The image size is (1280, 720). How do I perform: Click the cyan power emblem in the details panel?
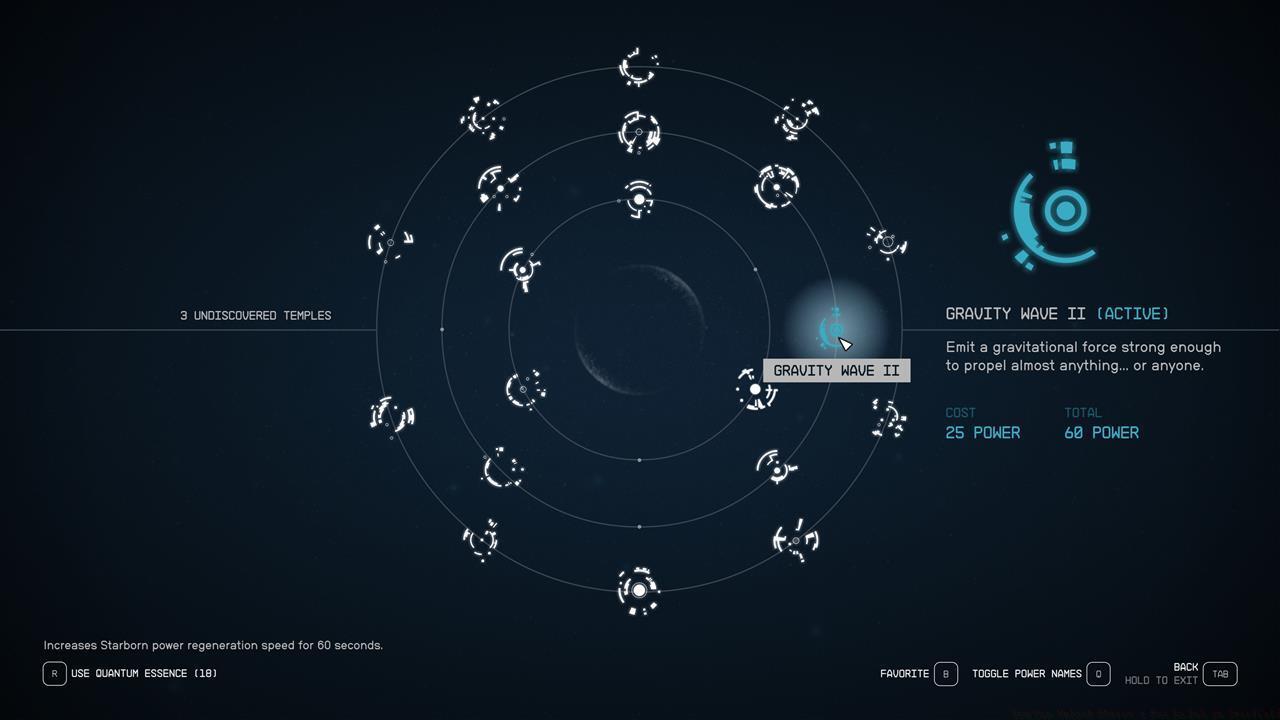tap(1050, 207)
